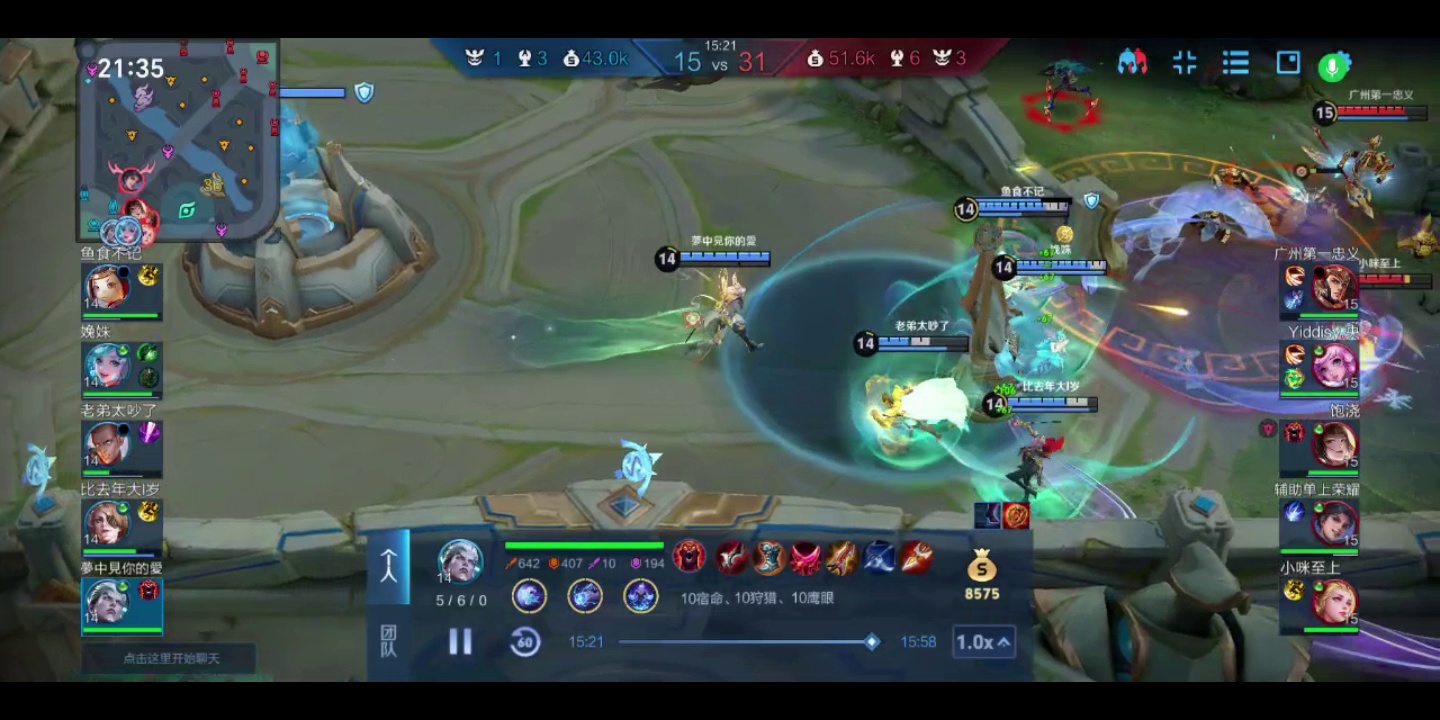The width and height of the screenshot is (1440, 720).
Task: Click the square picture-in-picture icon
Action: coord(1288,63)
